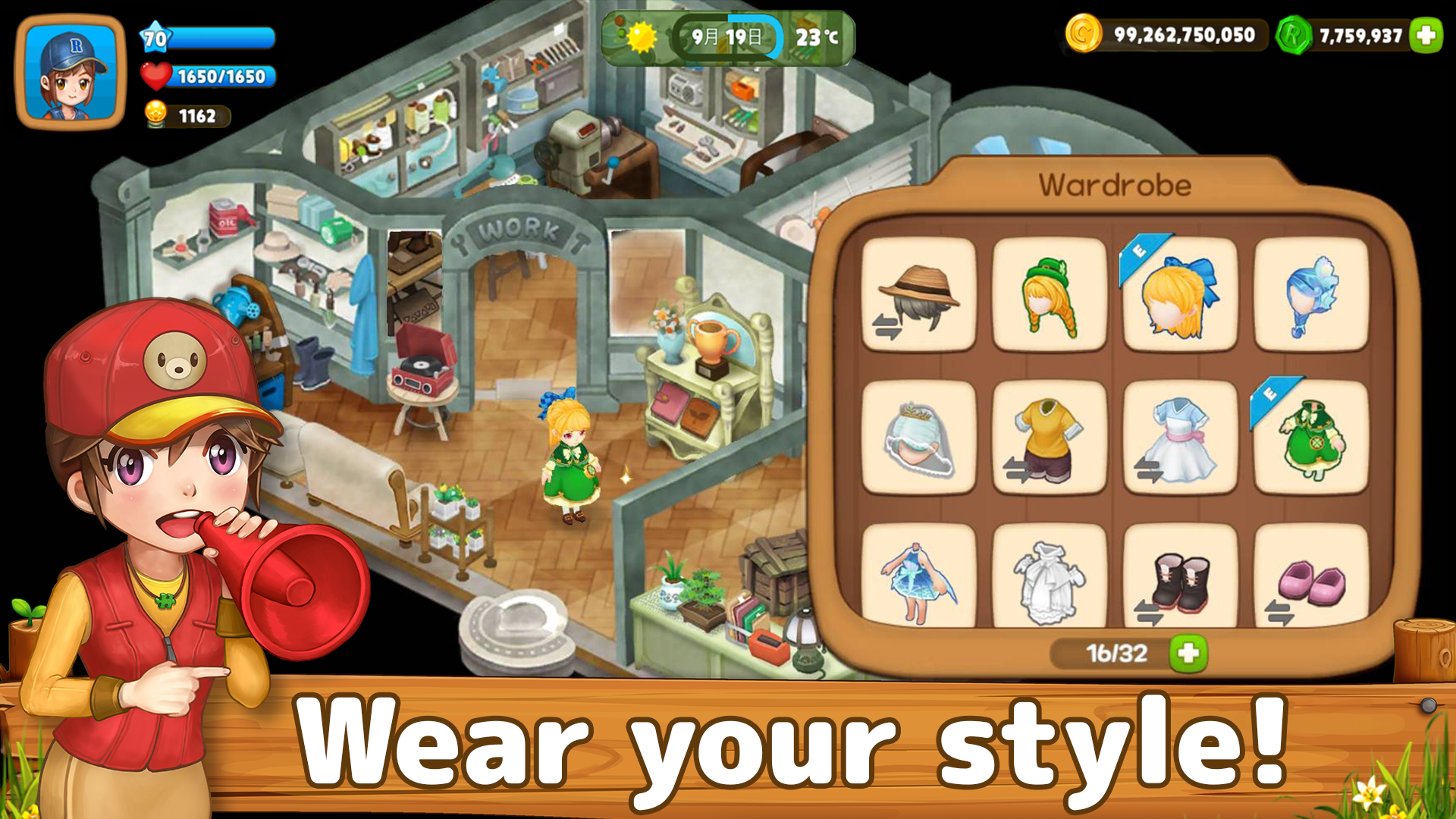Open the player avatar portrait
1456x819 pixels.
pyautogui.click(x=68, y=72)
